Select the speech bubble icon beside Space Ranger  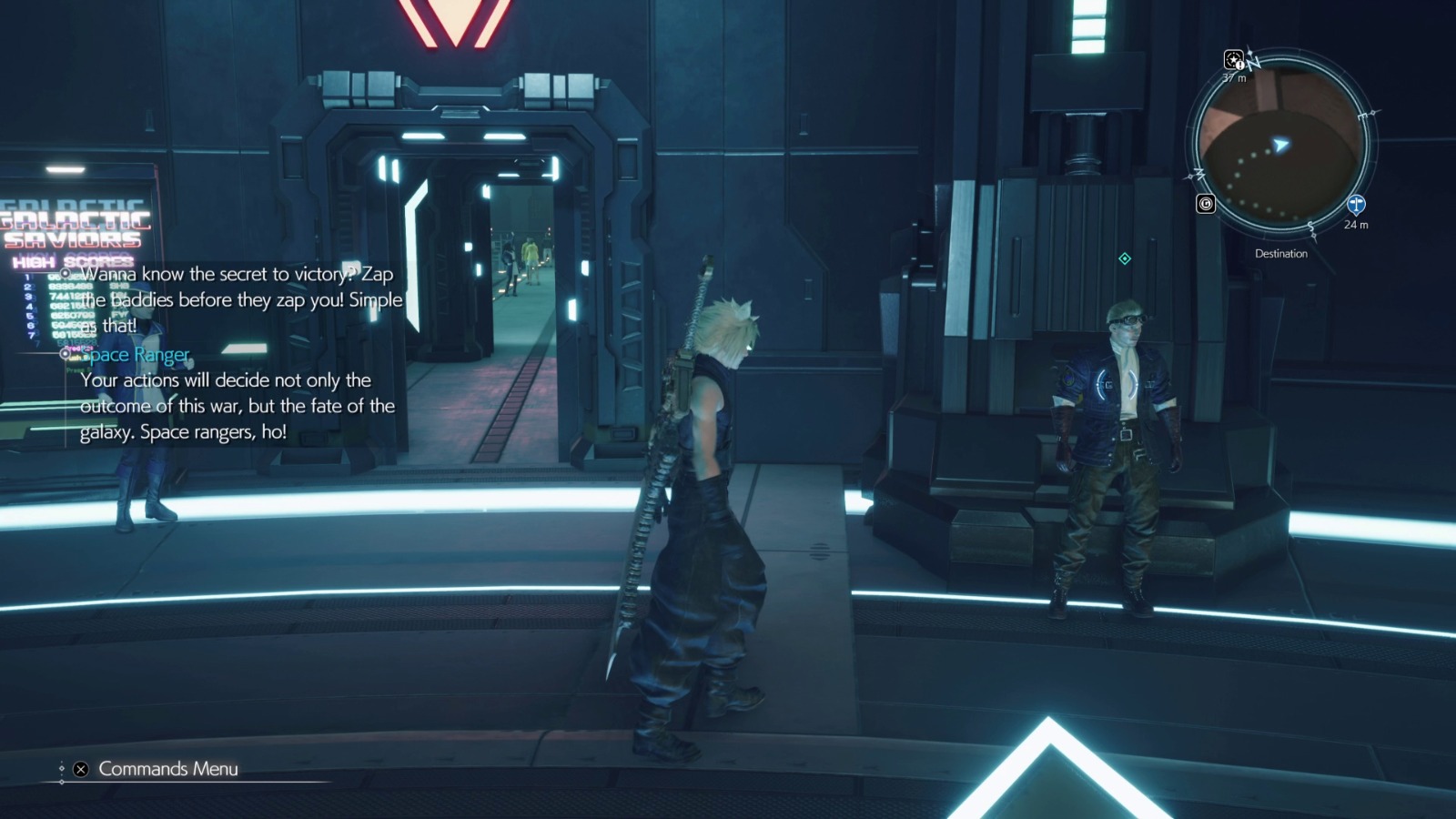click(64, 355)
